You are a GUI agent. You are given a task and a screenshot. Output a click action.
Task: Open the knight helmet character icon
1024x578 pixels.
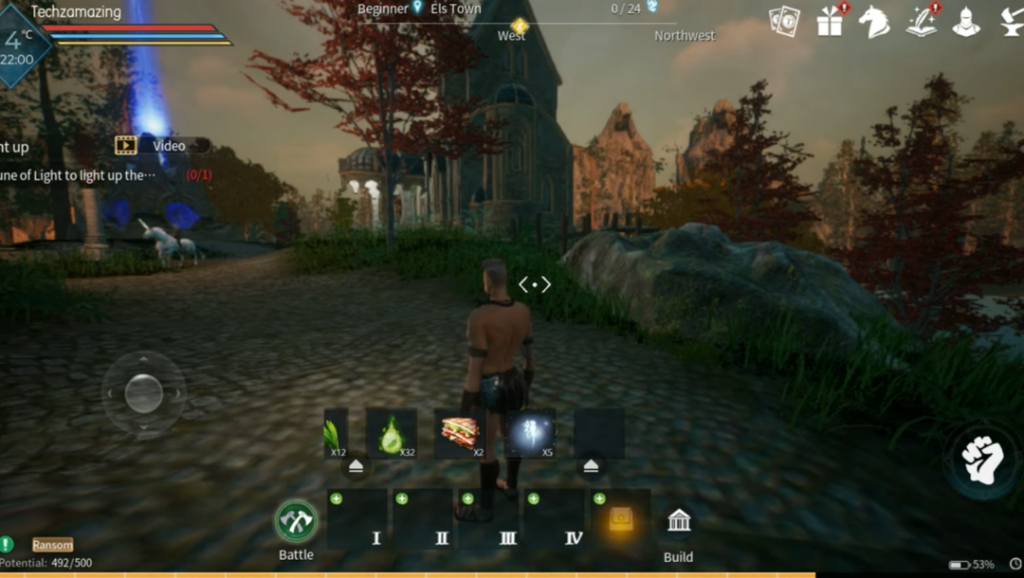tap(966, 21)
